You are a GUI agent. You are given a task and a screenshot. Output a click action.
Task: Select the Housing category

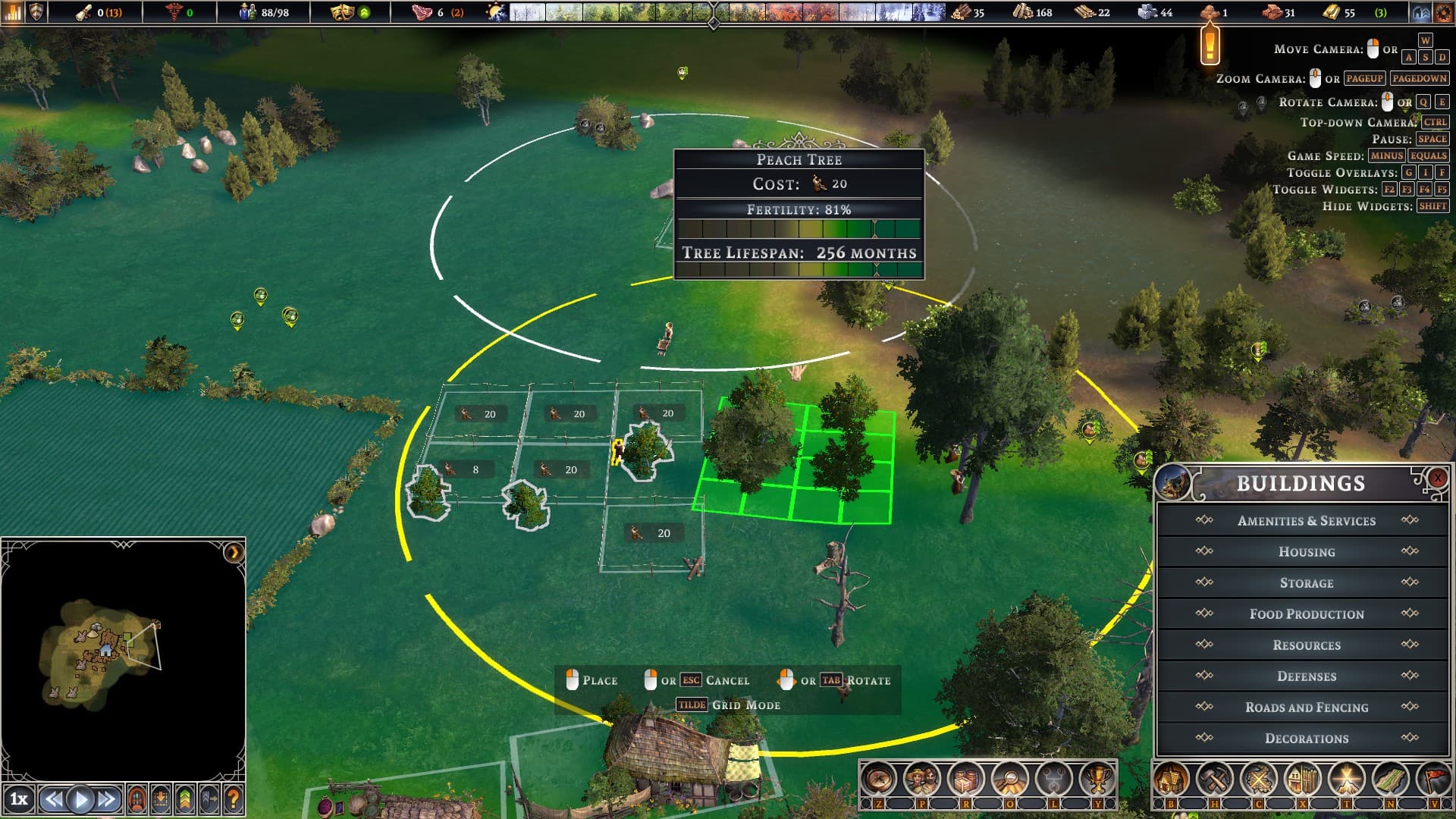pyautogui.click(x=1306, y=552)
